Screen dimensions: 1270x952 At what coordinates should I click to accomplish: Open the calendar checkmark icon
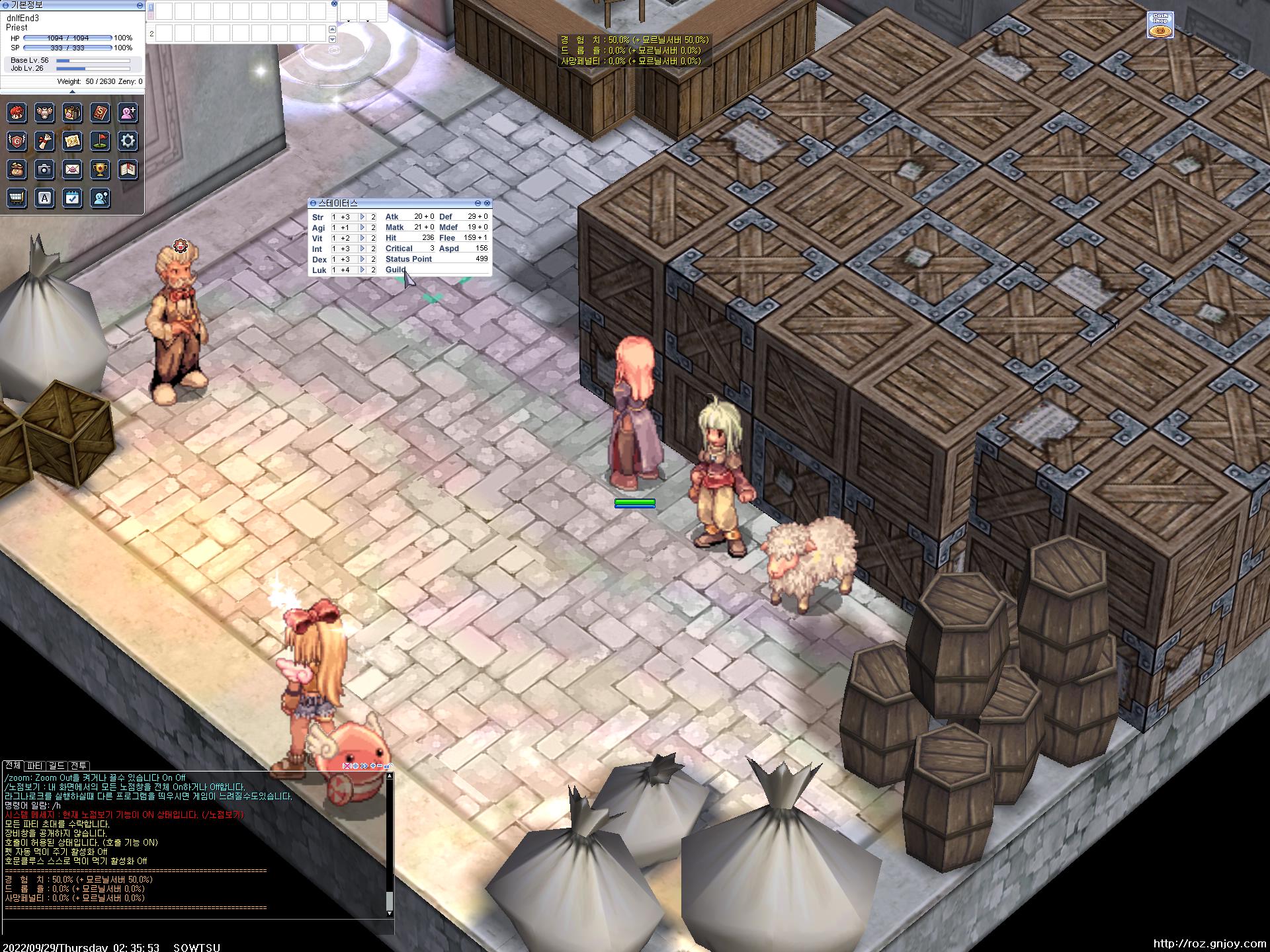click(x=72, y=198)
